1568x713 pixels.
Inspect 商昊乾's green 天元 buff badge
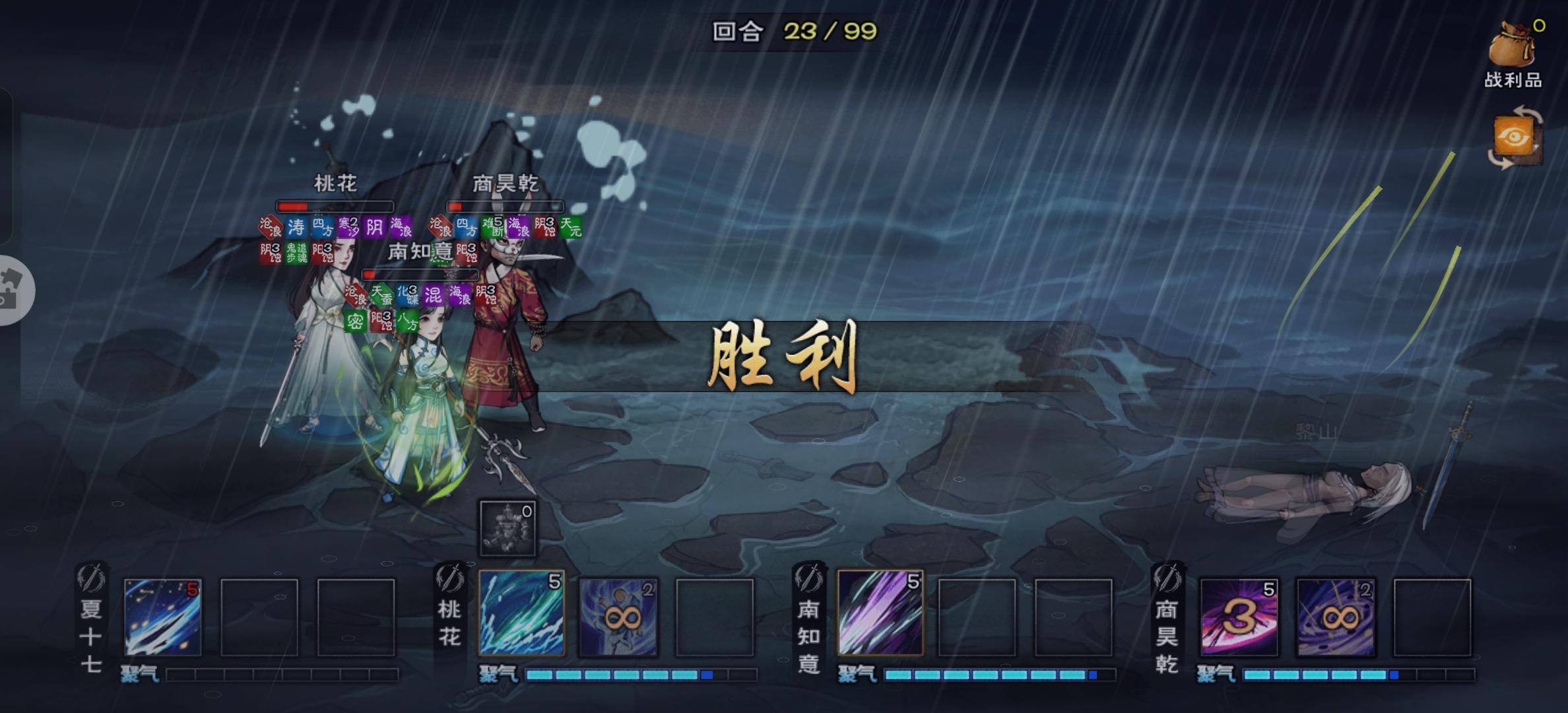tap(572, 226)
